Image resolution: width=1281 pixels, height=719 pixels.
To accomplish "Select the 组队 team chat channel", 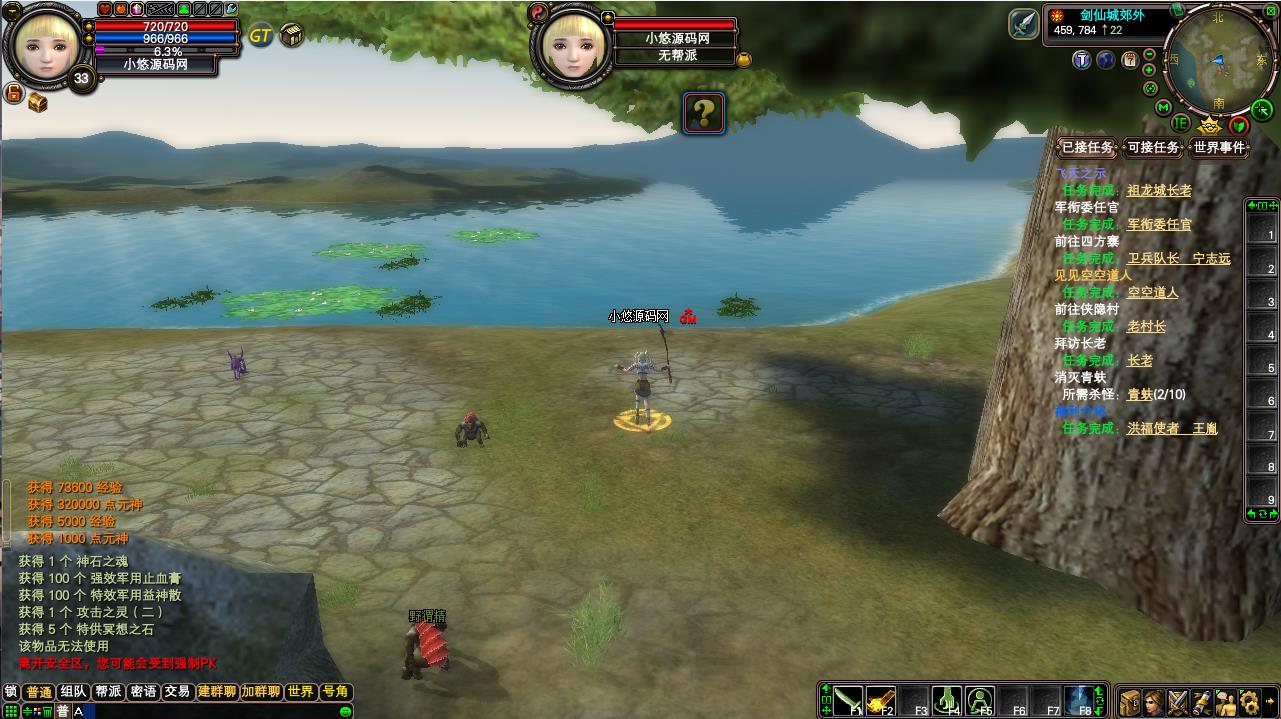I will (x=73, y=692).
